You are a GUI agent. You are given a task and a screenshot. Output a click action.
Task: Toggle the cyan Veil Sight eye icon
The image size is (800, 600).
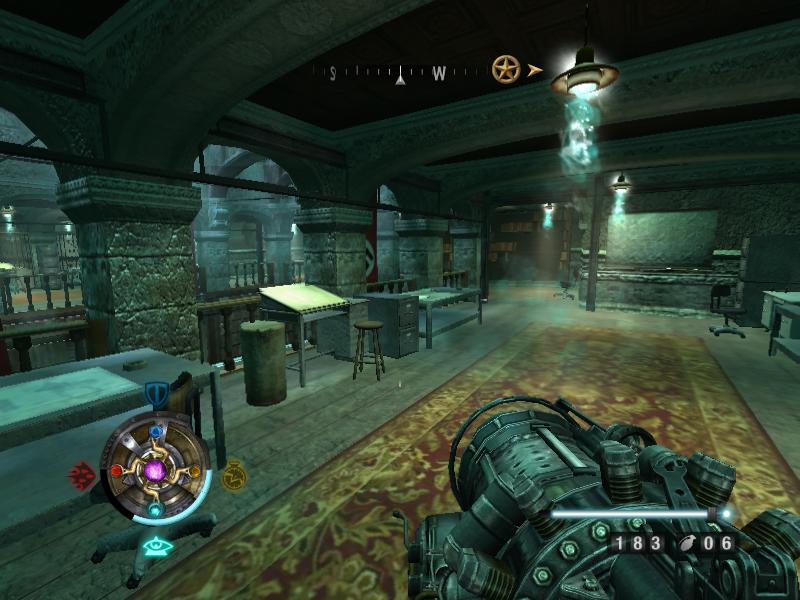[x=155, y=546]
